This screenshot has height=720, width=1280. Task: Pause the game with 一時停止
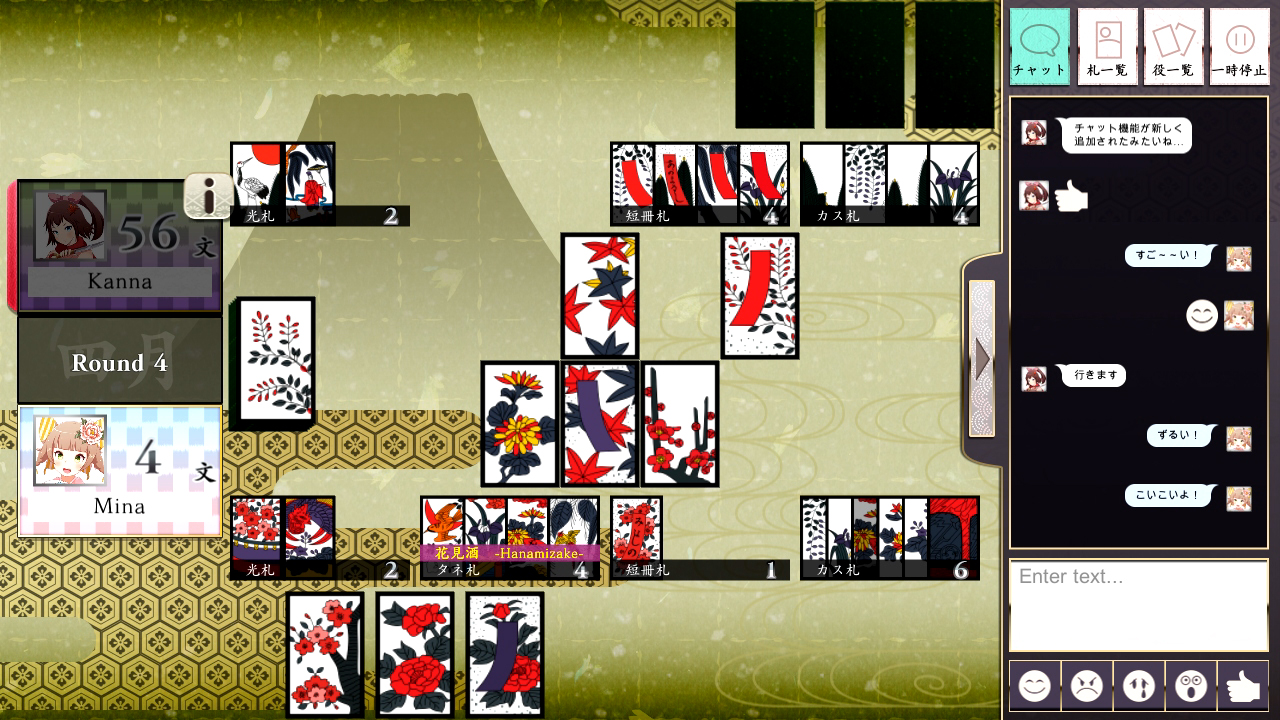tap(1239, 44)
